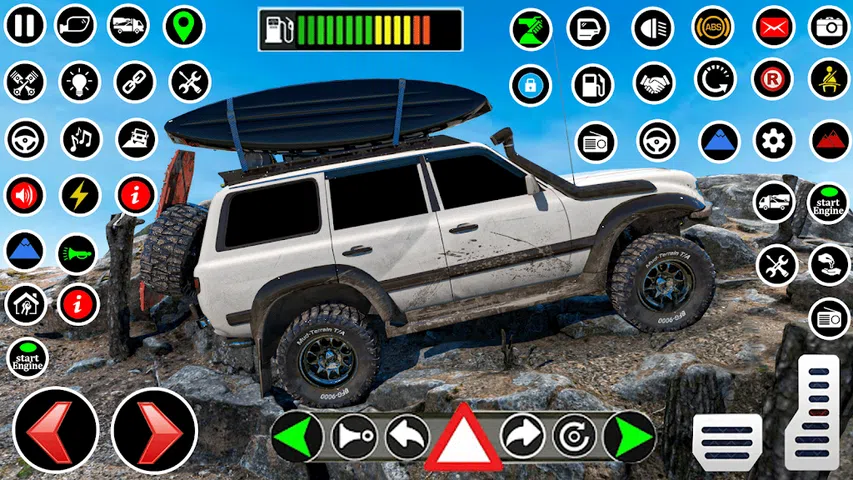The width and height of the screenshot is (853, 480).
Task: Tap the music notes icon
Action: tap(79, 138)
